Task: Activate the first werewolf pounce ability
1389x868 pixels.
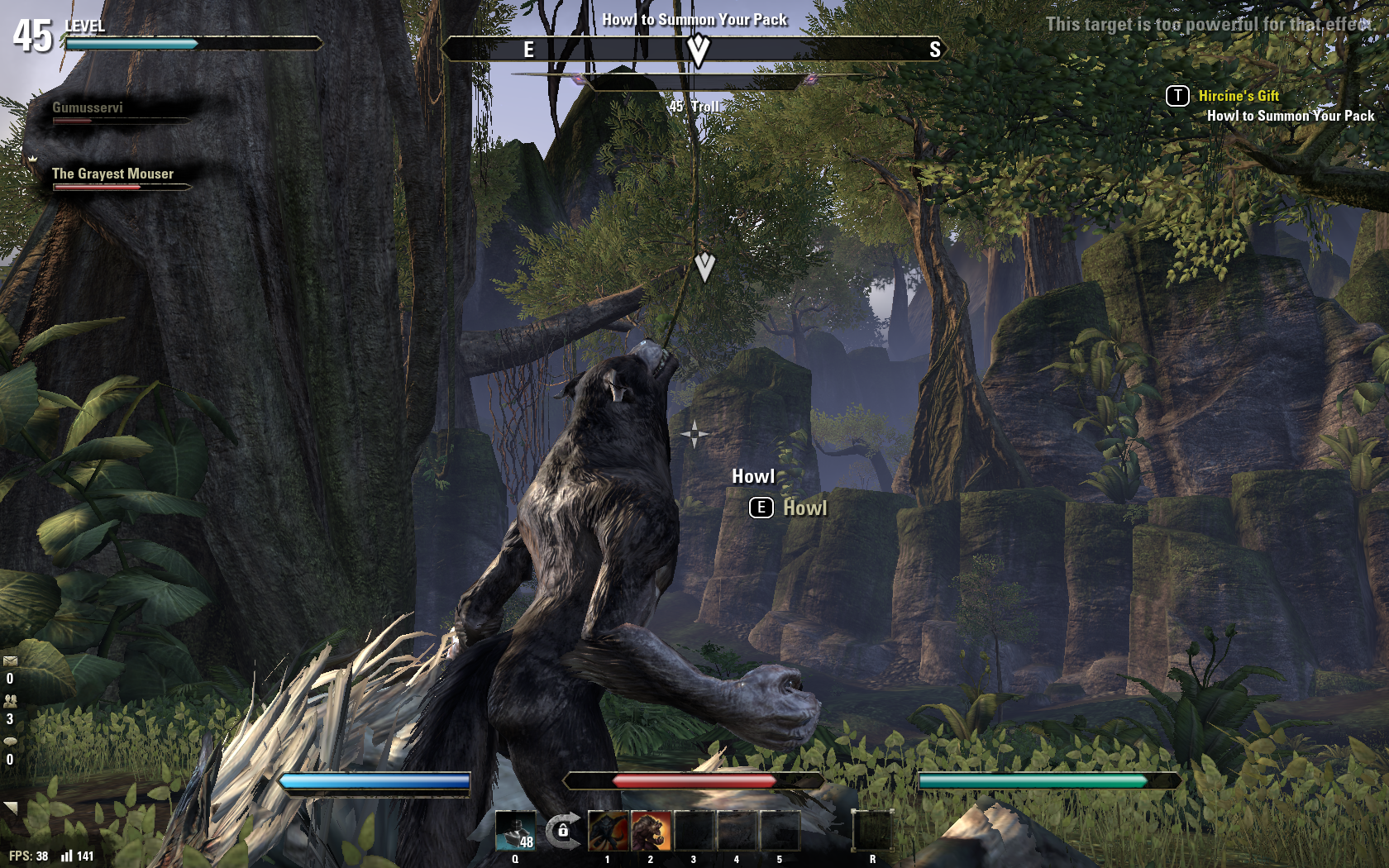Action: tap(609, 831)
